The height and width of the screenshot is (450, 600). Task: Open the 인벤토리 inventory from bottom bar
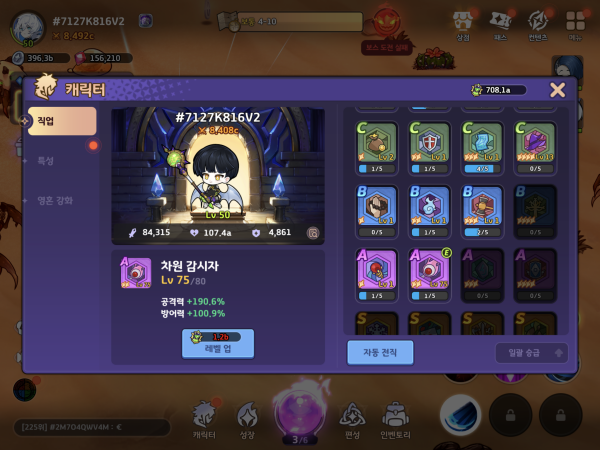click(396, 420)
